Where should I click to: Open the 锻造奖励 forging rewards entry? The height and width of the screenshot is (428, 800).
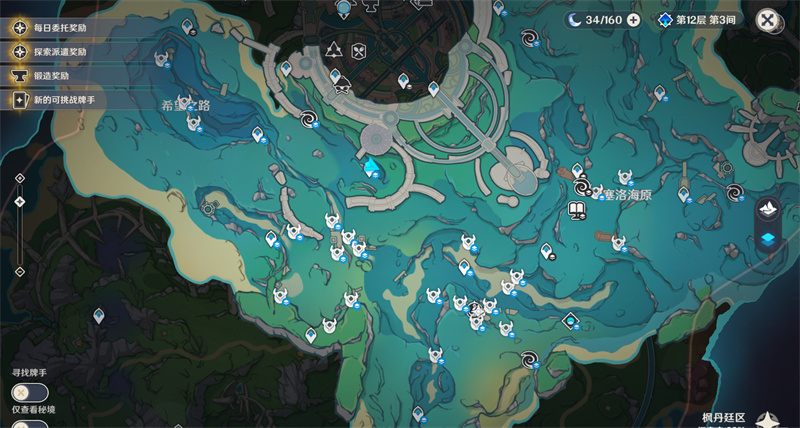52,76
